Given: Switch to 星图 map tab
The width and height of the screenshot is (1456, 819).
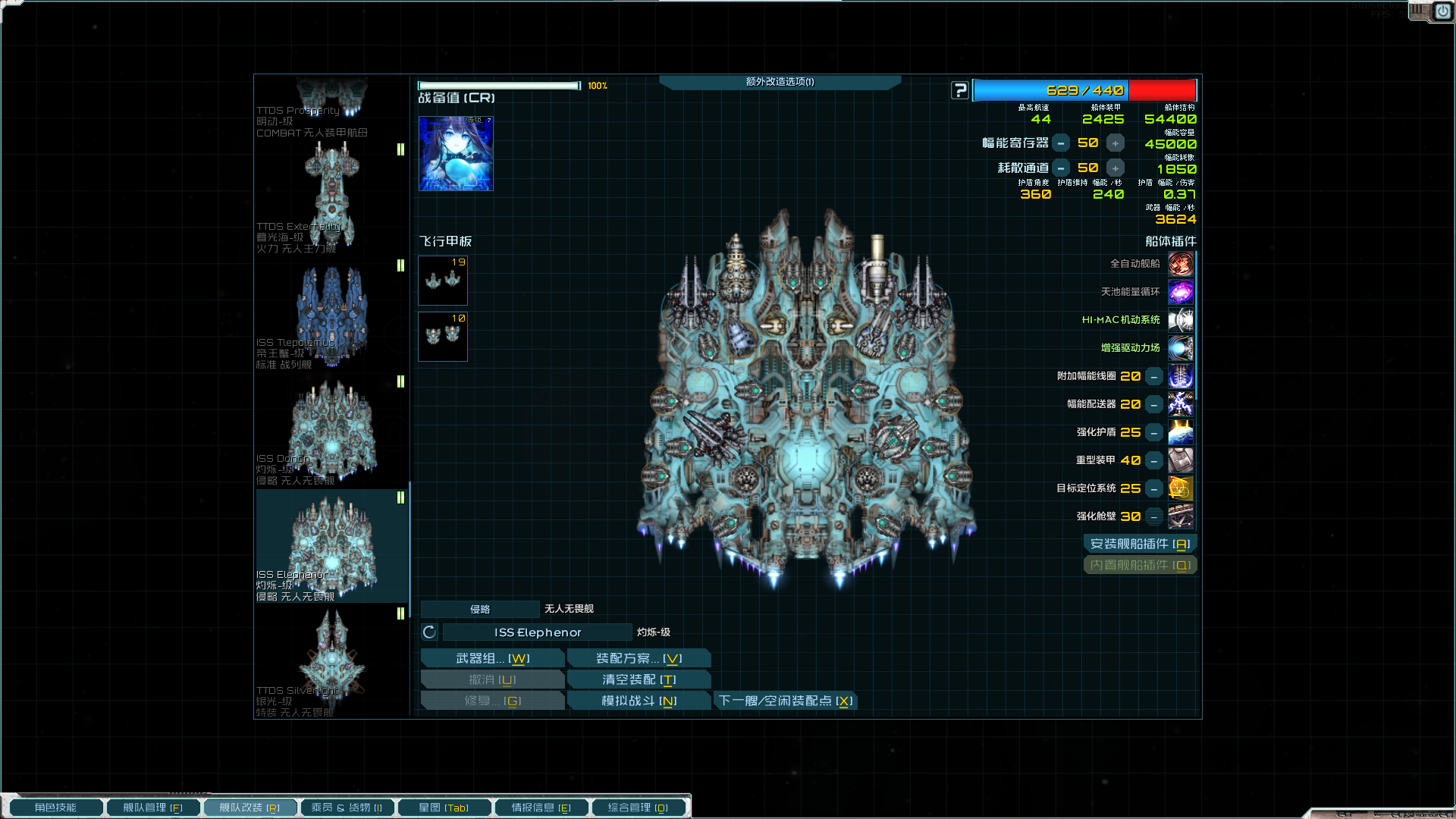Looking at the screenshot, I should tap(444, 808).
